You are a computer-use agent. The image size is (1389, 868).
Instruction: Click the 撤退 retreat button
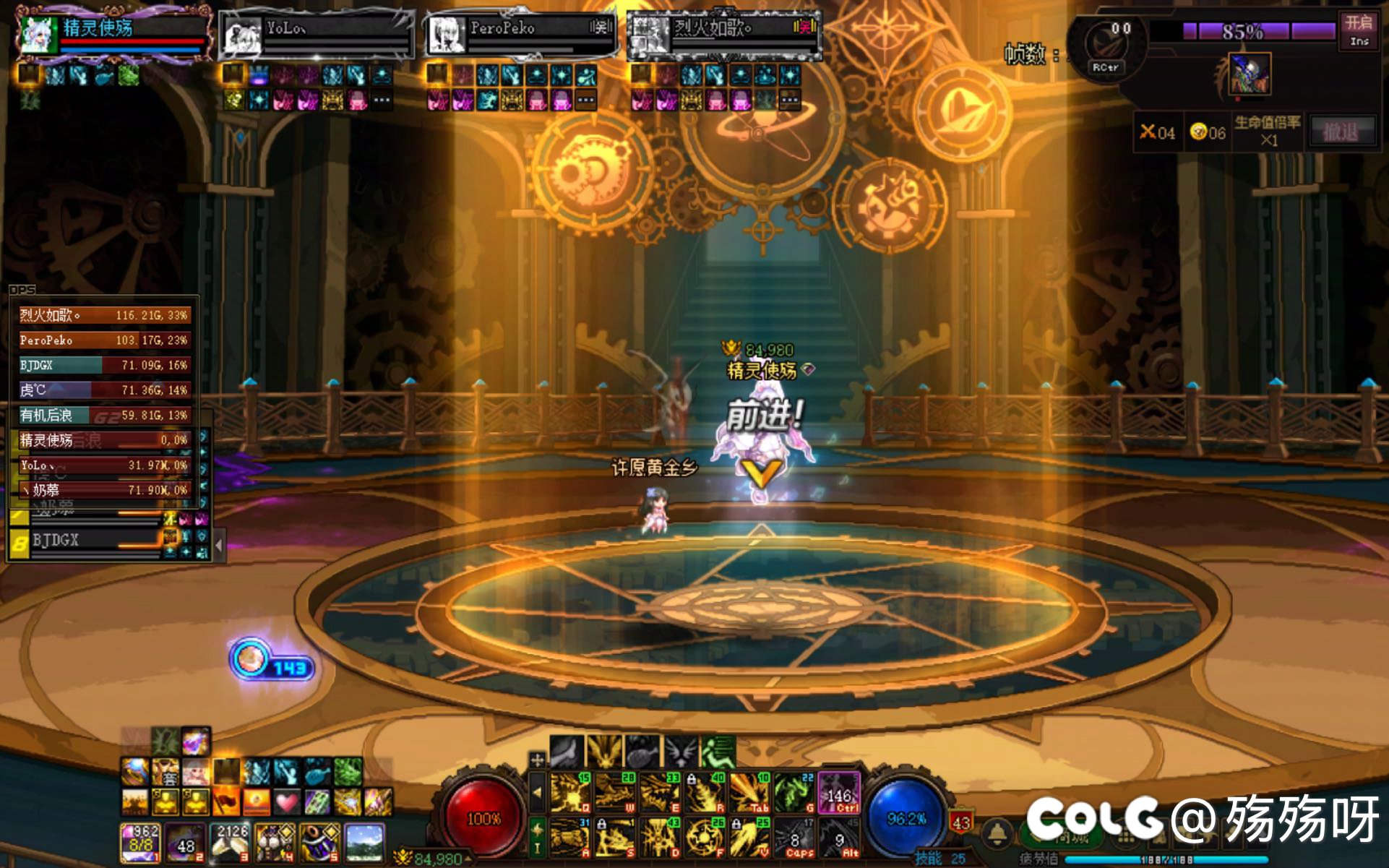[x=1340, y=132]
